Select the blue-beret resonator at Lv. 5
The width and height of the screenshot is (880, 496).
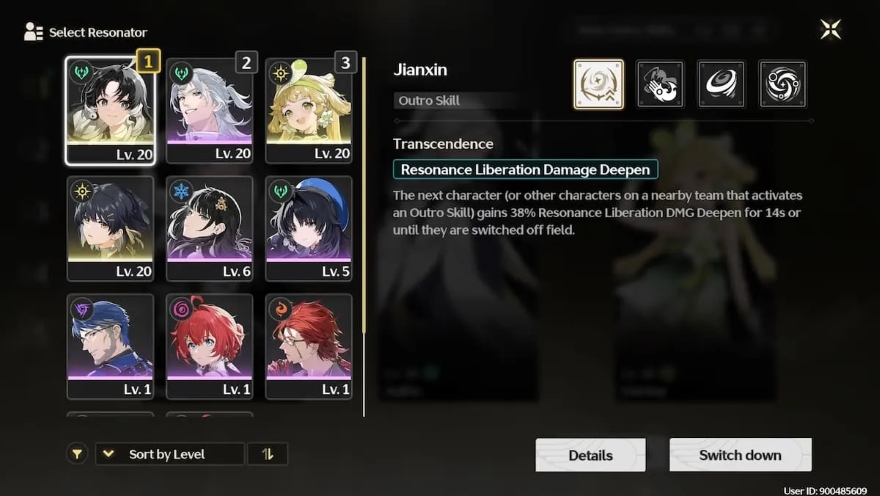tap(309, 228)
